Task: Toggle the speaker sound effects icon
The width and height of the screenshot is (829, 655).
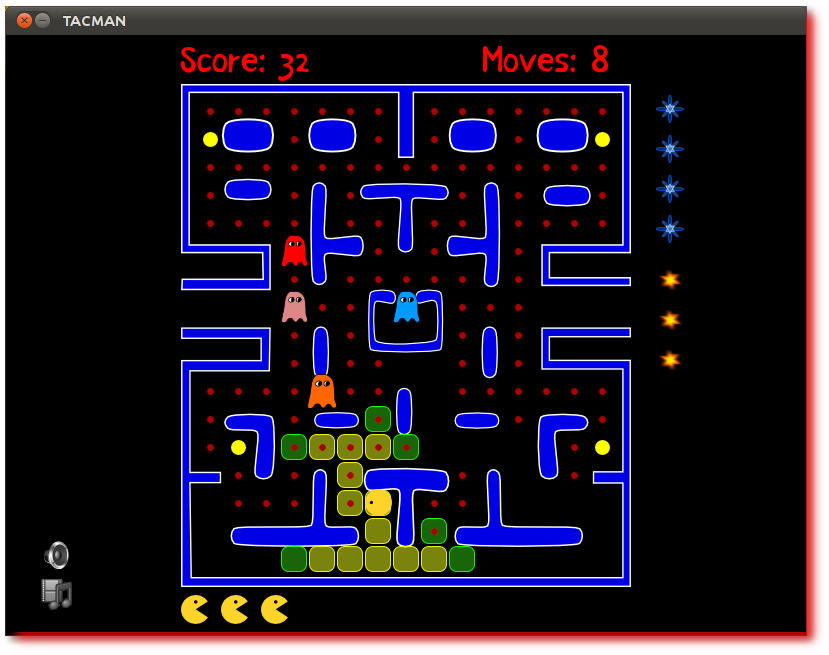Action: tap(57, 555)
